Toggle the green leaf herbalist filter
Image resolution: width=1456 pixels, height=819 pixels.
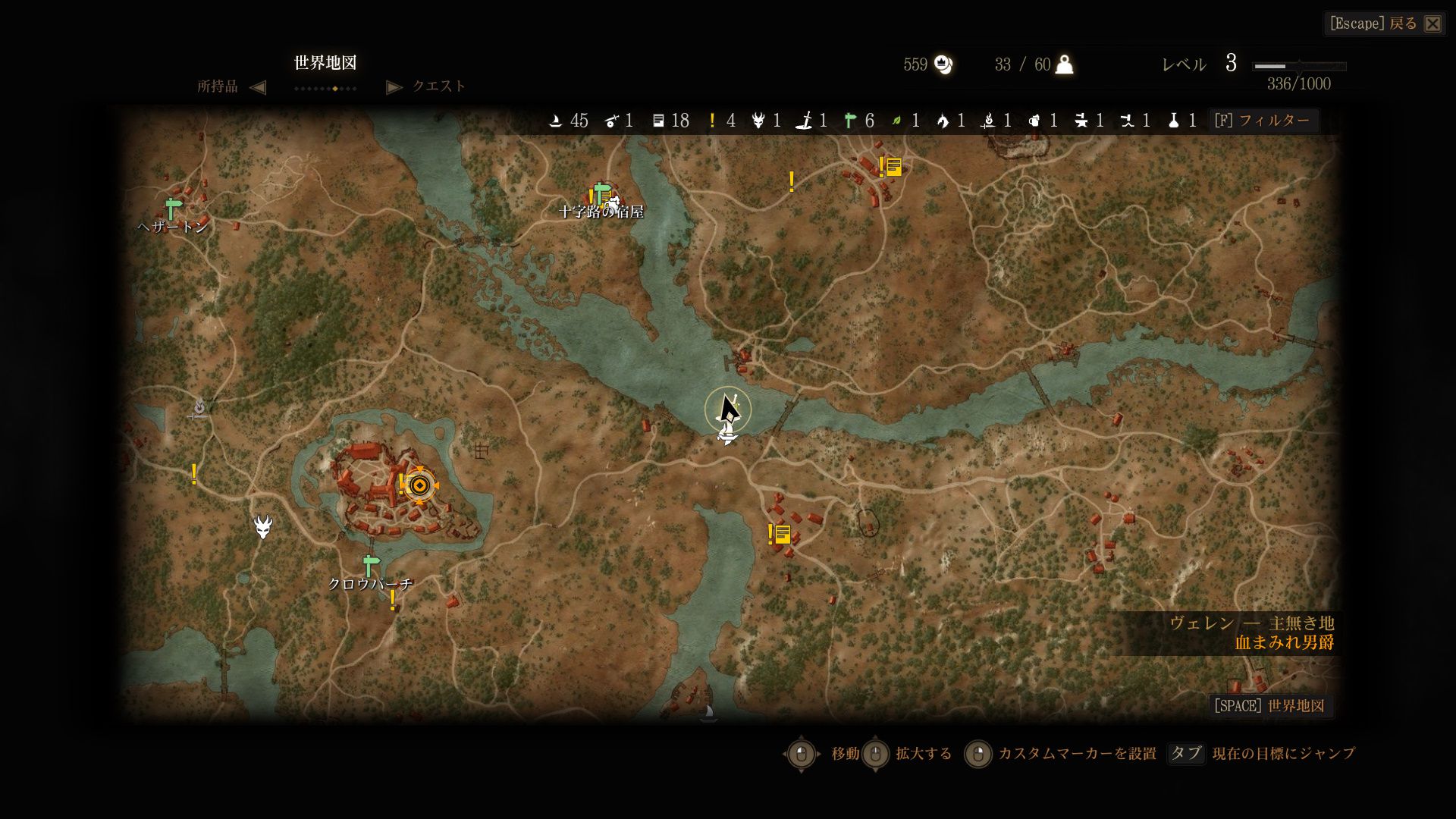896,121
